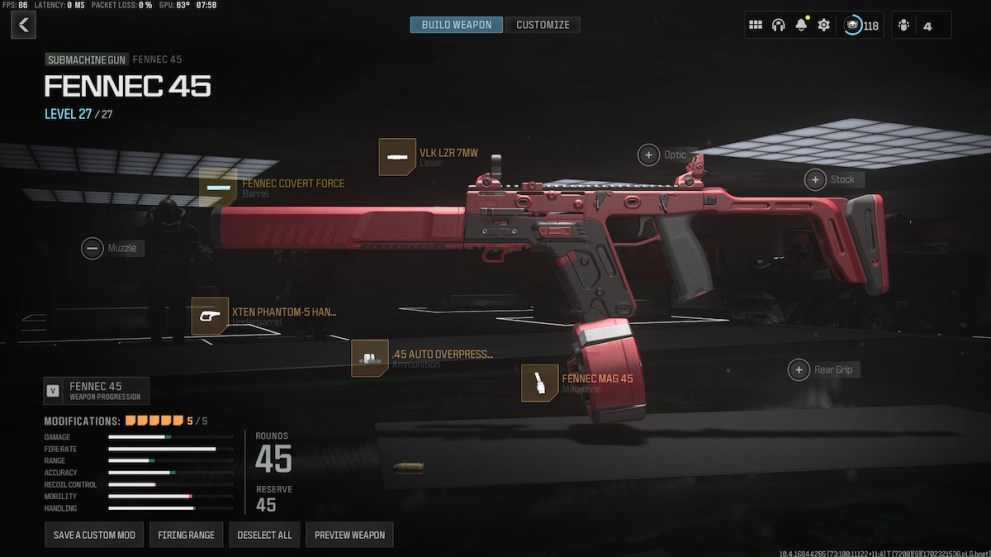Select the Fennec Covert Force barrel slot
The height and width of the screenshot is (557, 991).
[218, 188]
